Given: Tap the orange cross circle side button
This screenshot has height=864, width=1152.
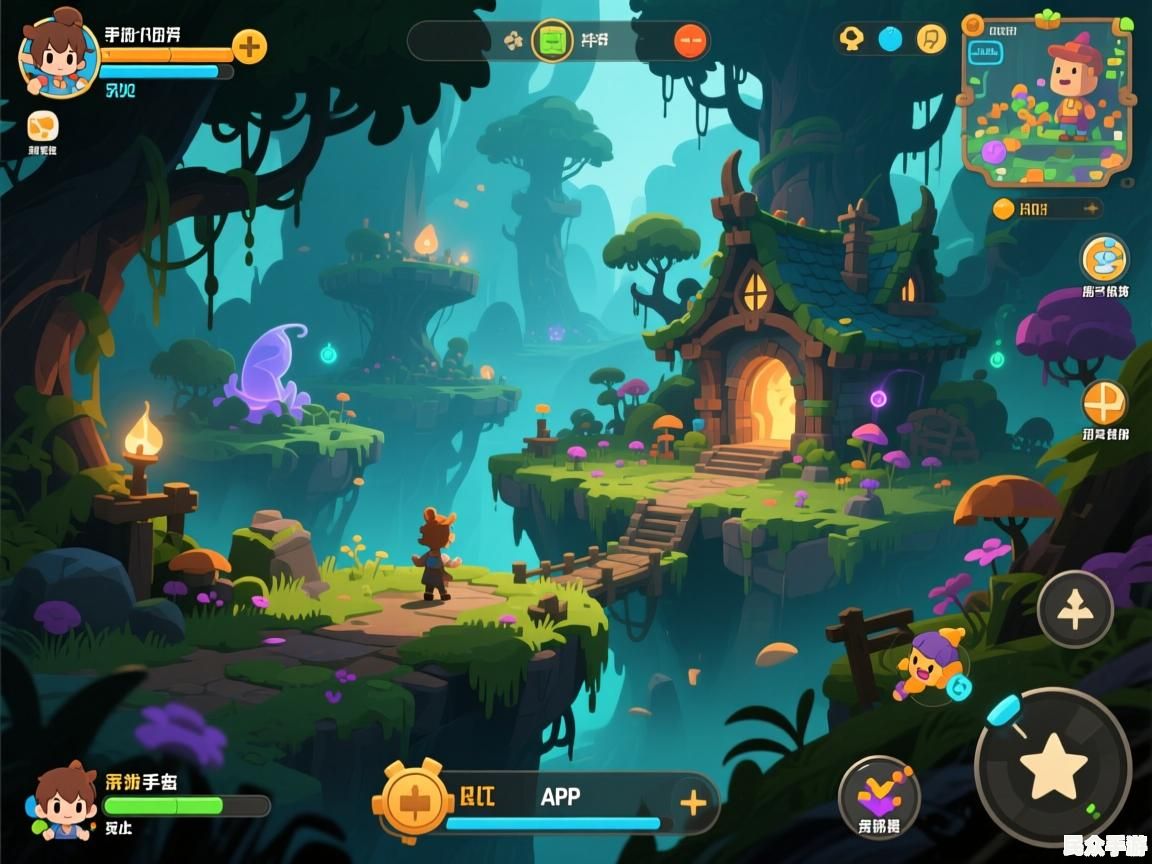Looking at the screenshot, I should point(1104,403).
